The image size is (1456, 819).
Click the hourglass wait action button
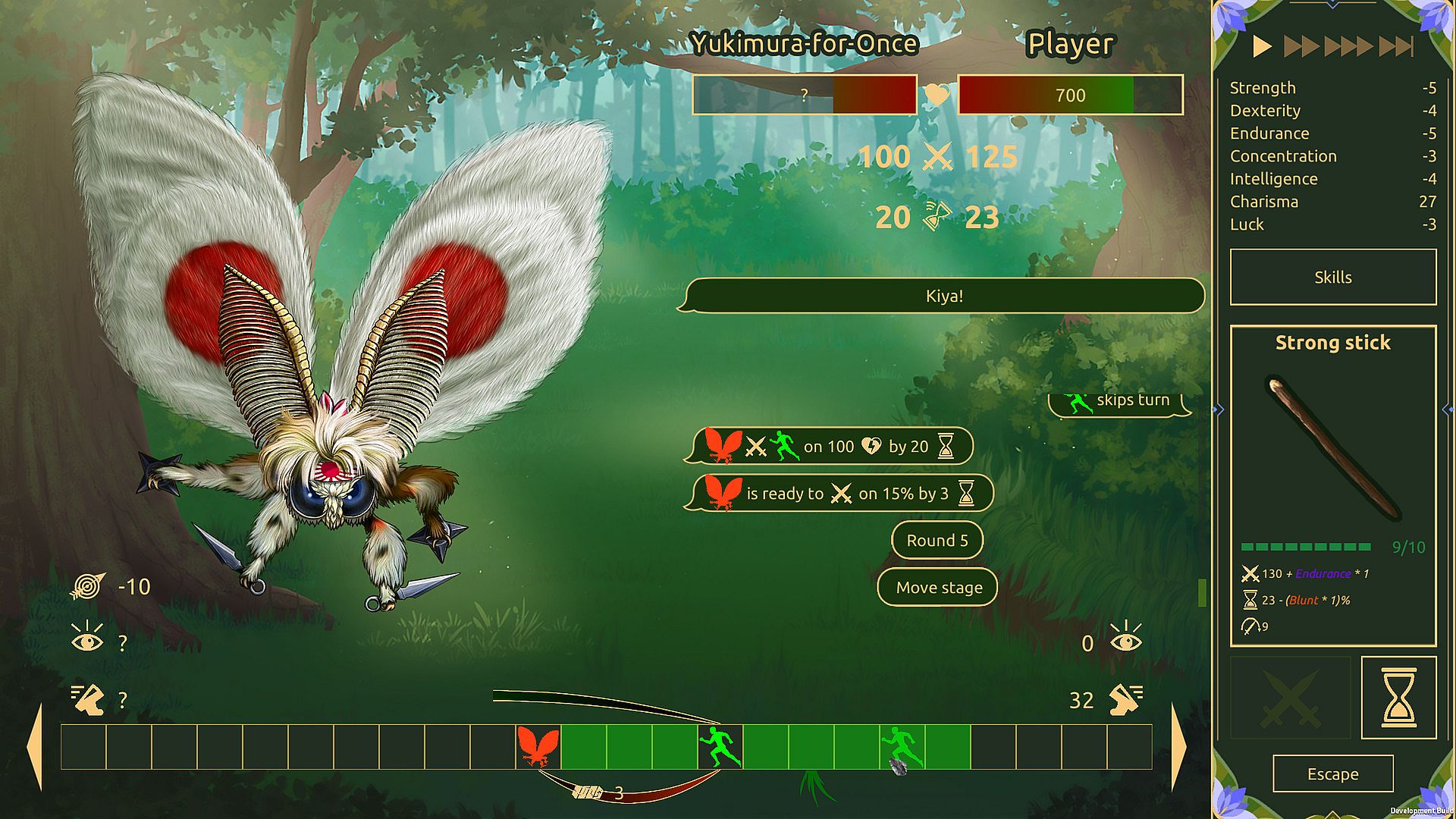click(x=1398, y=697)
